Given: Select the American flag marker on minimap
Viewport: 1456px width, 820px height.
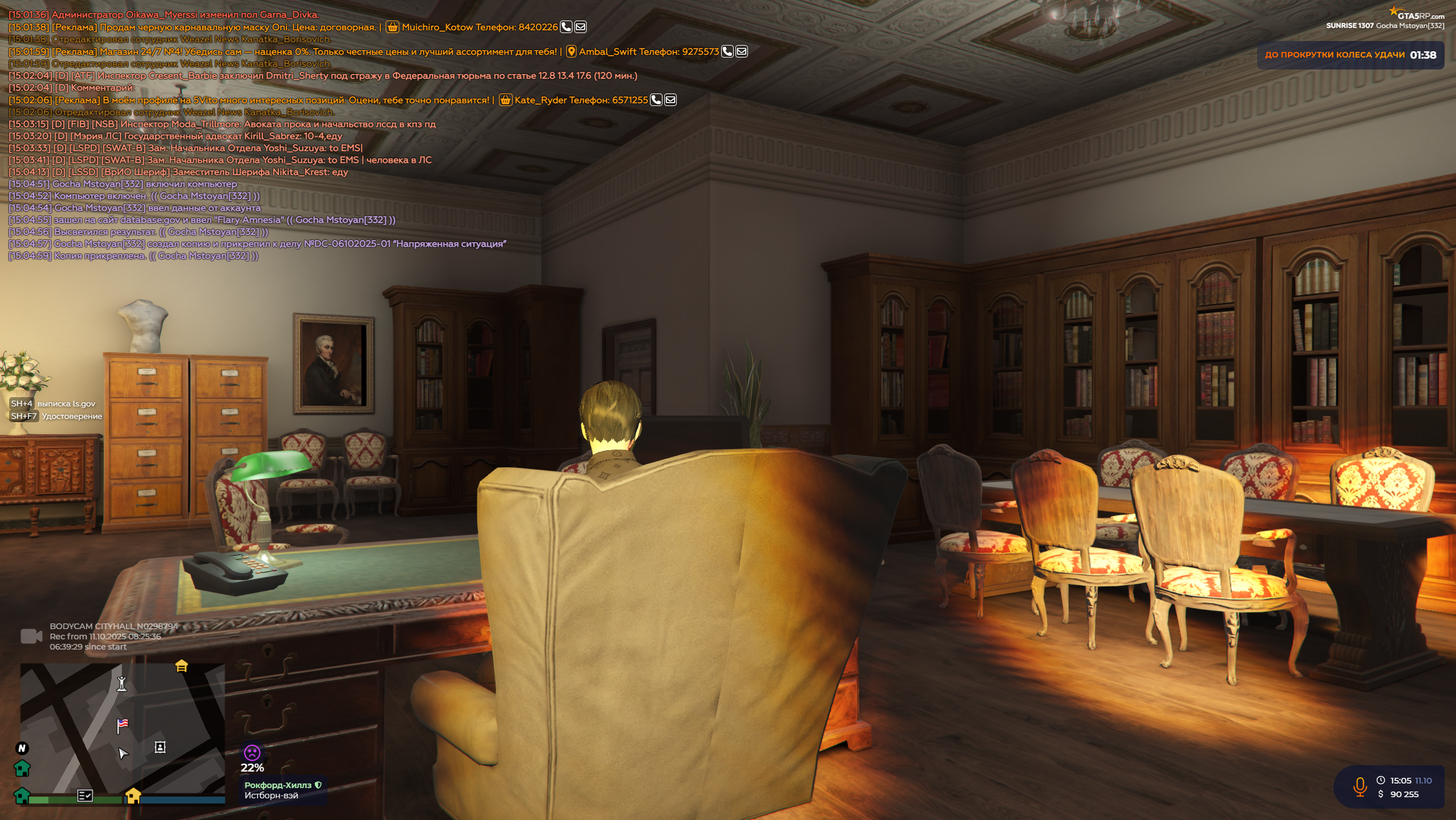Looking at the screenshot, I should (x=122, y=725).
